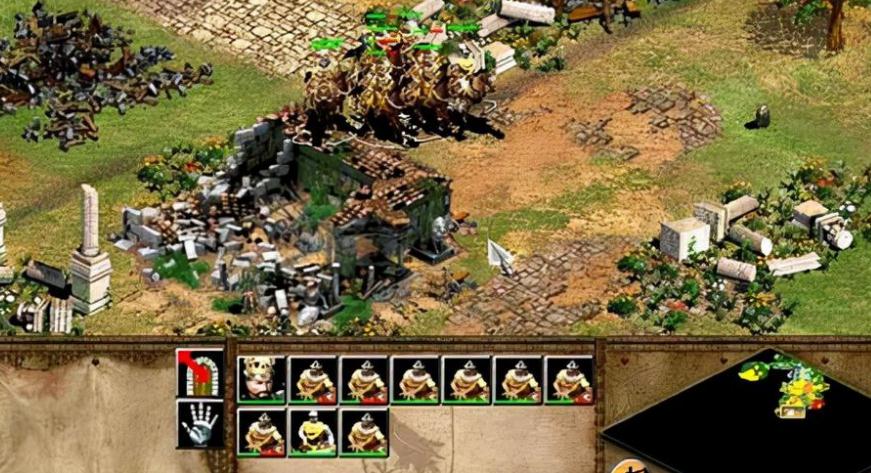
Task: Select the crowned king unit portrait
Action: pyautogui.click(x=261, y=380)
